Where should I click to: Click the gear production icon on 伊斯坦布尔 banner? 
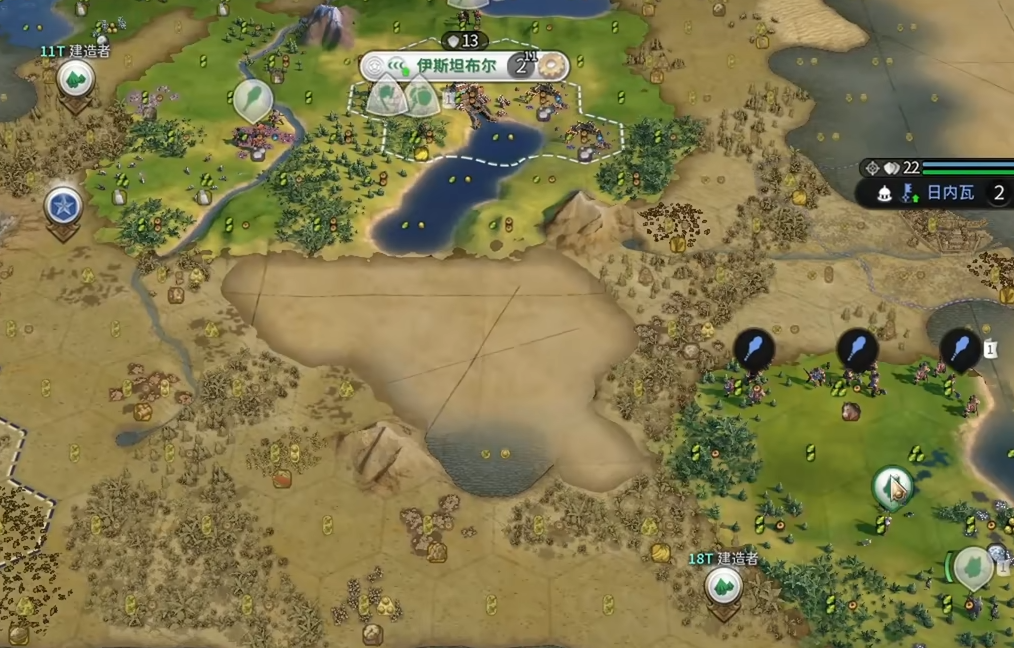click(x=551, y=67)
